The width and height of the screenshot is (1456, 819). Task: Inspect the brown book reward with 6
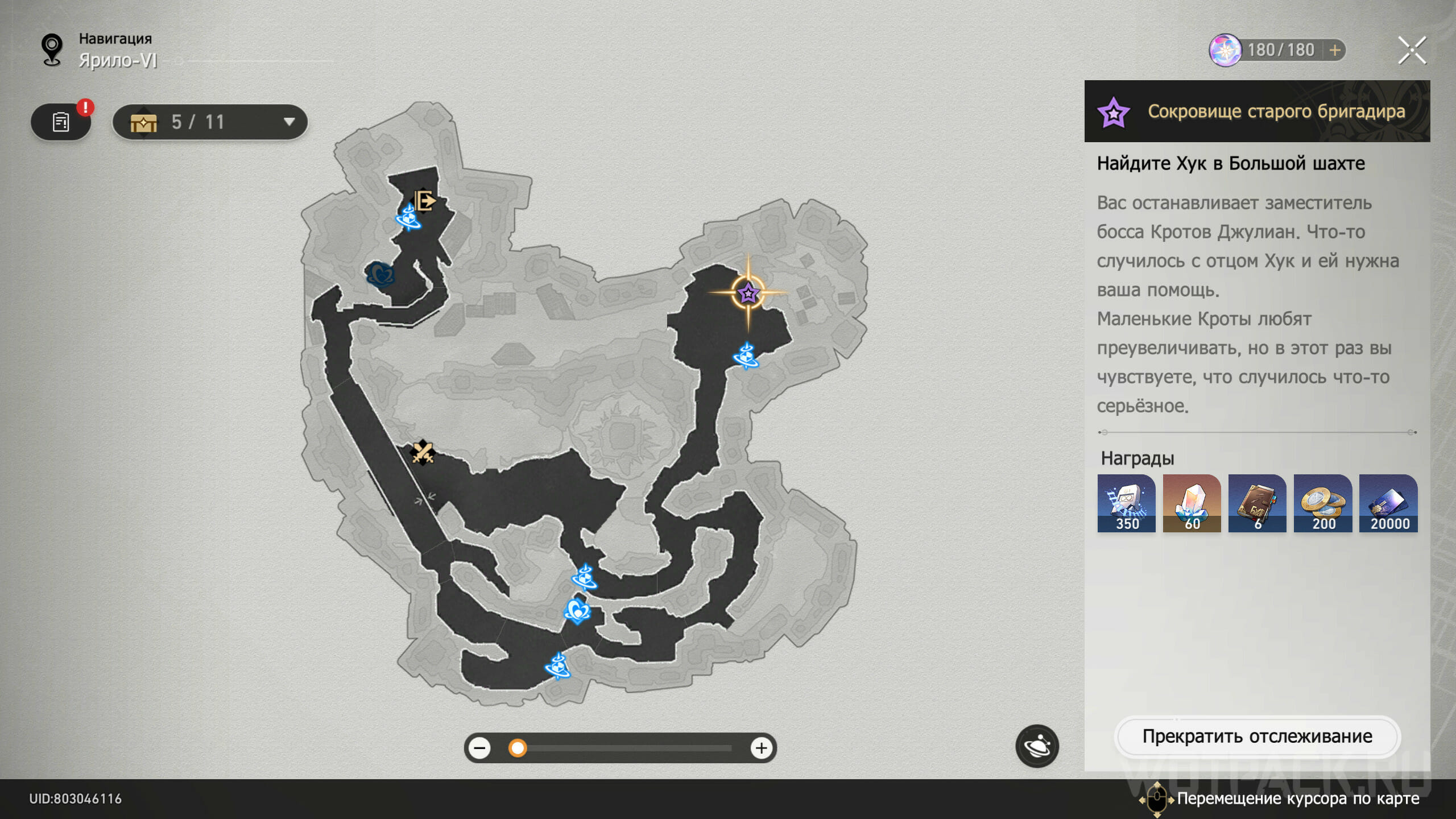click(x=1257, y=503)
